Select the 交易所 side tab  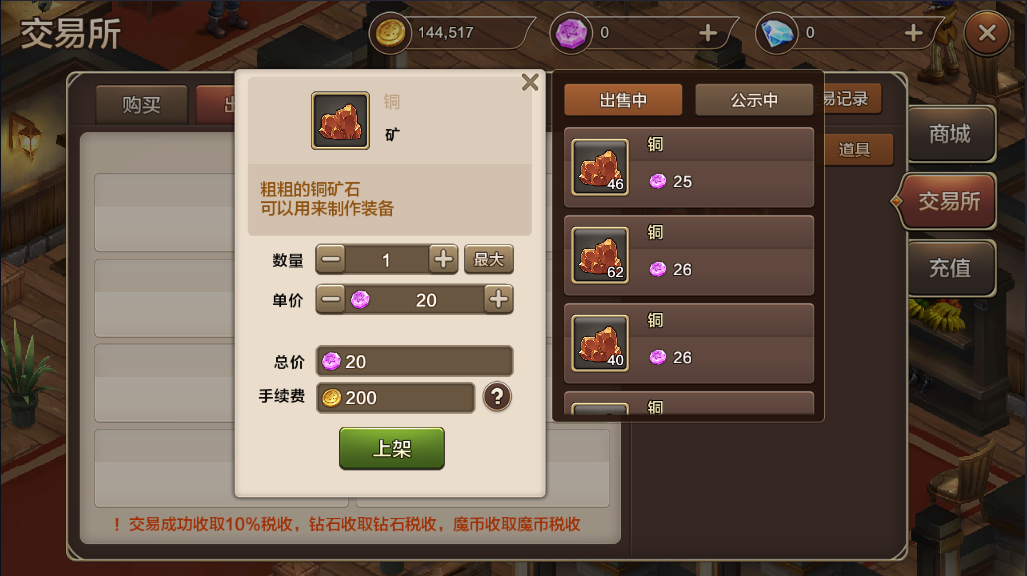948,201
